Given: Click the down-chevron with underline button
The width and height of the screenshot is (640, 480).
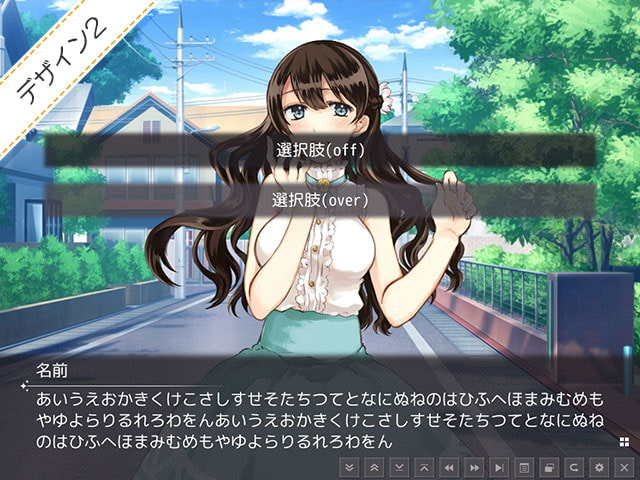Looking at the screenshot, I should (399, 467).
